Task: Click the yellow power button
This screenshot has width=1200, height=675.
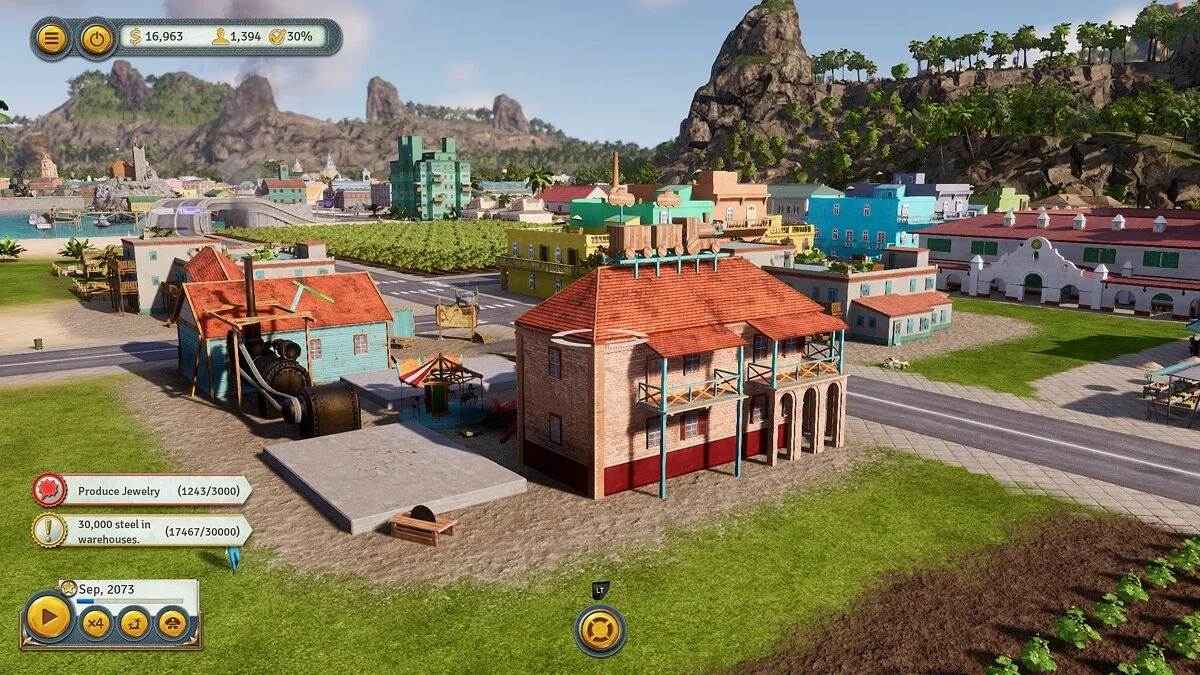Action: (96, 39)
